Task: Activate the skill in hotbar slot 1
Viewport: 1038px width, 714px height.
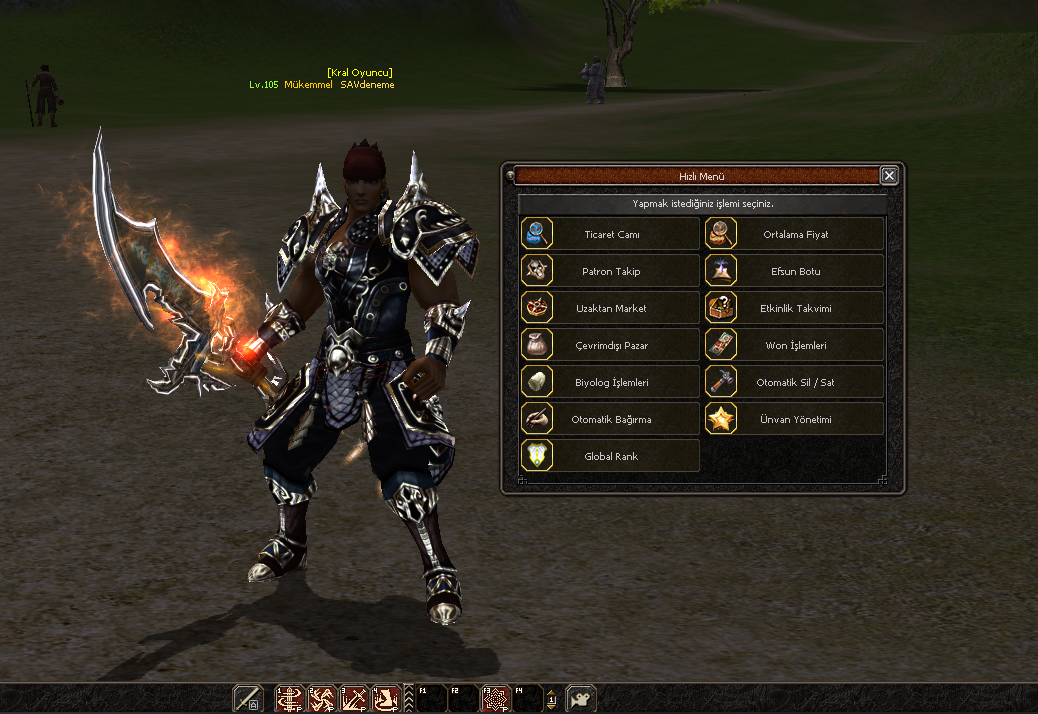Action: (290, 698)
